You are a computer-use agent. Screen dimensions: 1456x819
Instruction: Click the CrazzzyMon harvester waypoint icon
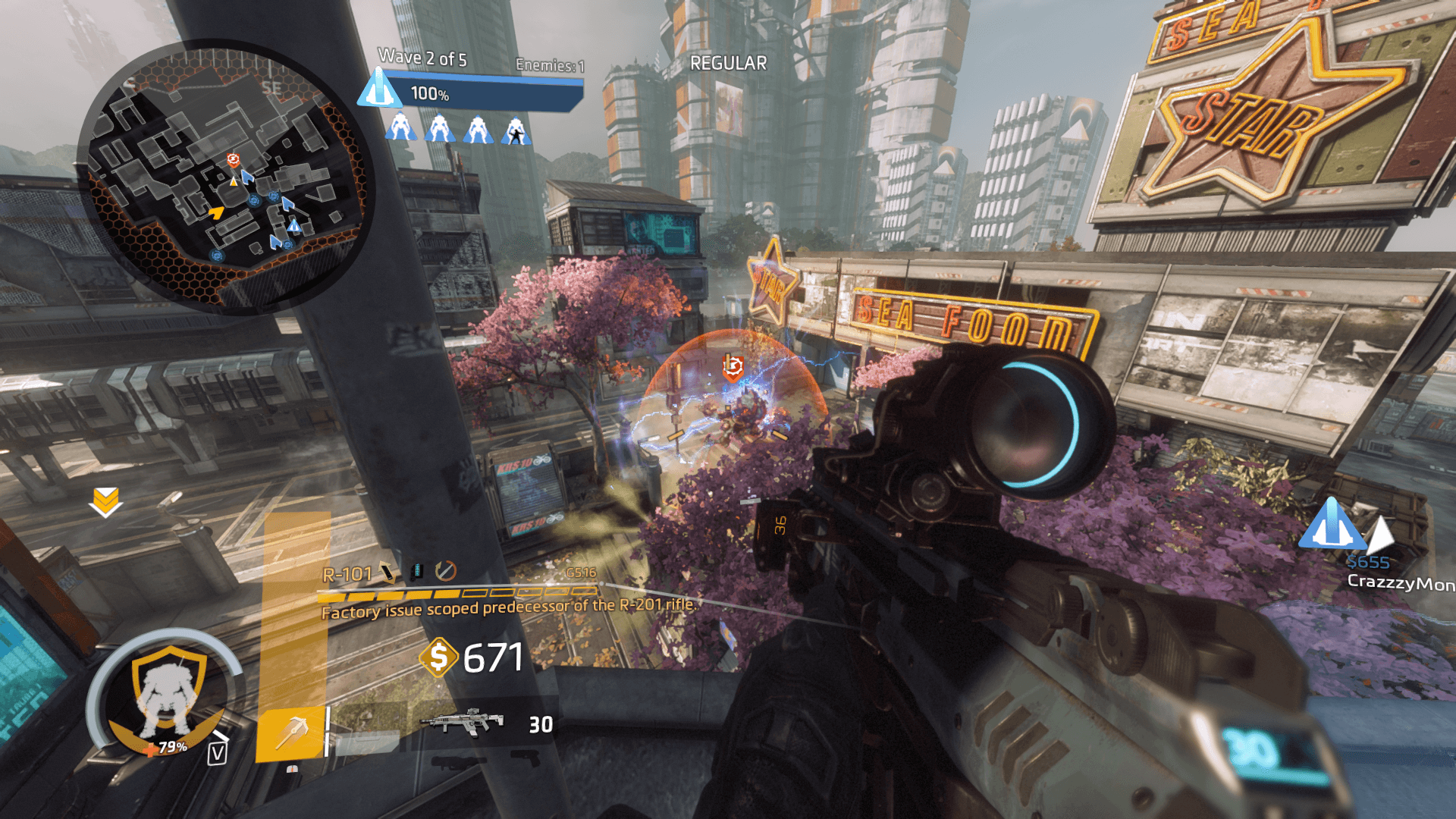1332,524
